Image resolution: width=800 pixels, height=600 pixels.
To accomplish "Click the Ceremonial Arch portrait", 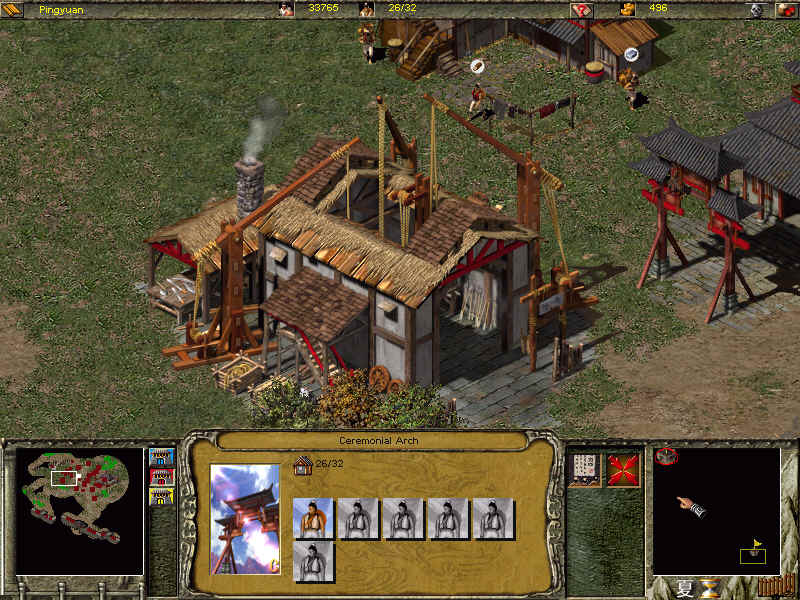I will click(x=246, y=518).
